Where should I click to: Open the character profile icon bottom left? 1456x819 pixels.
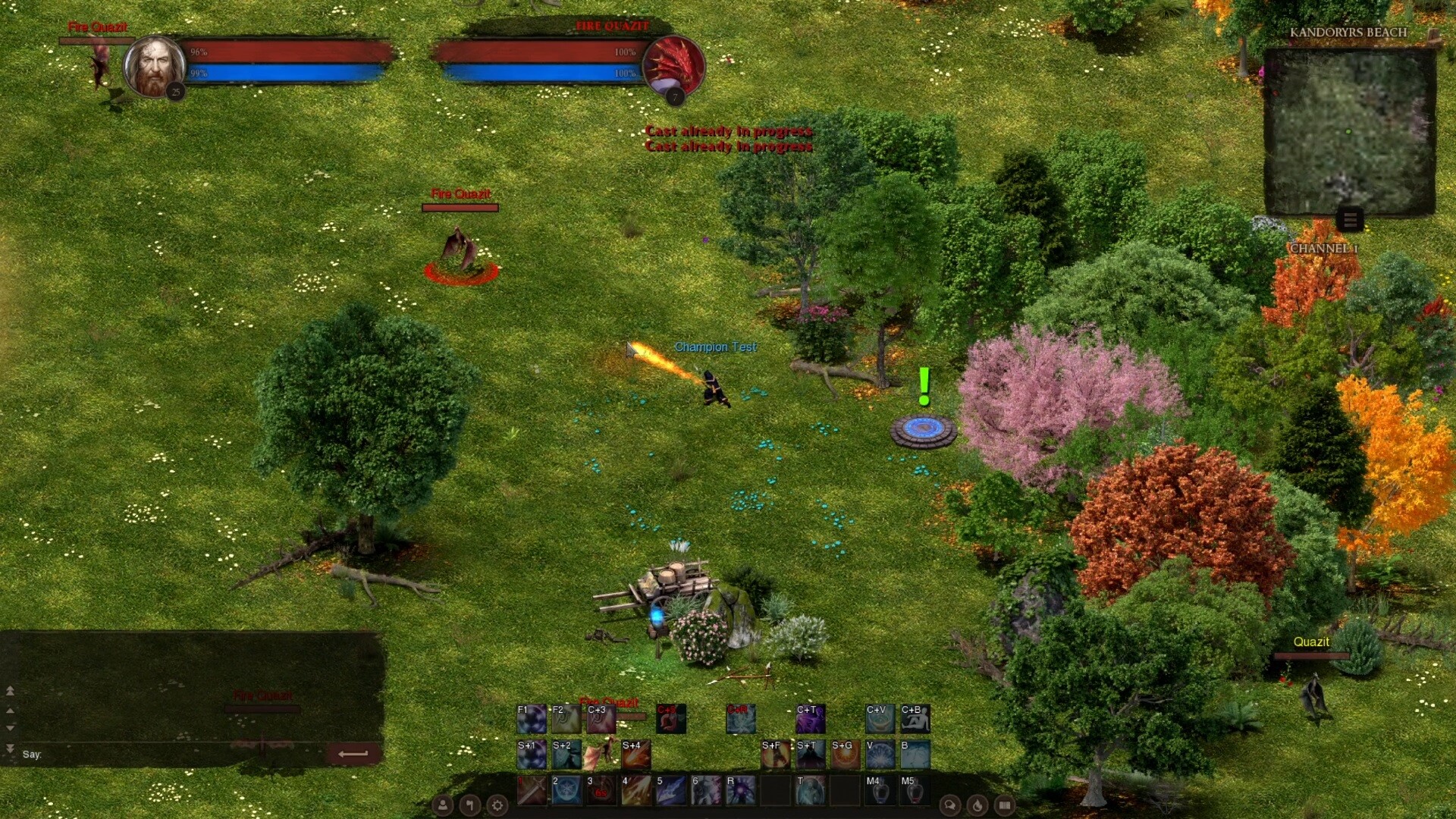point(442,806)
